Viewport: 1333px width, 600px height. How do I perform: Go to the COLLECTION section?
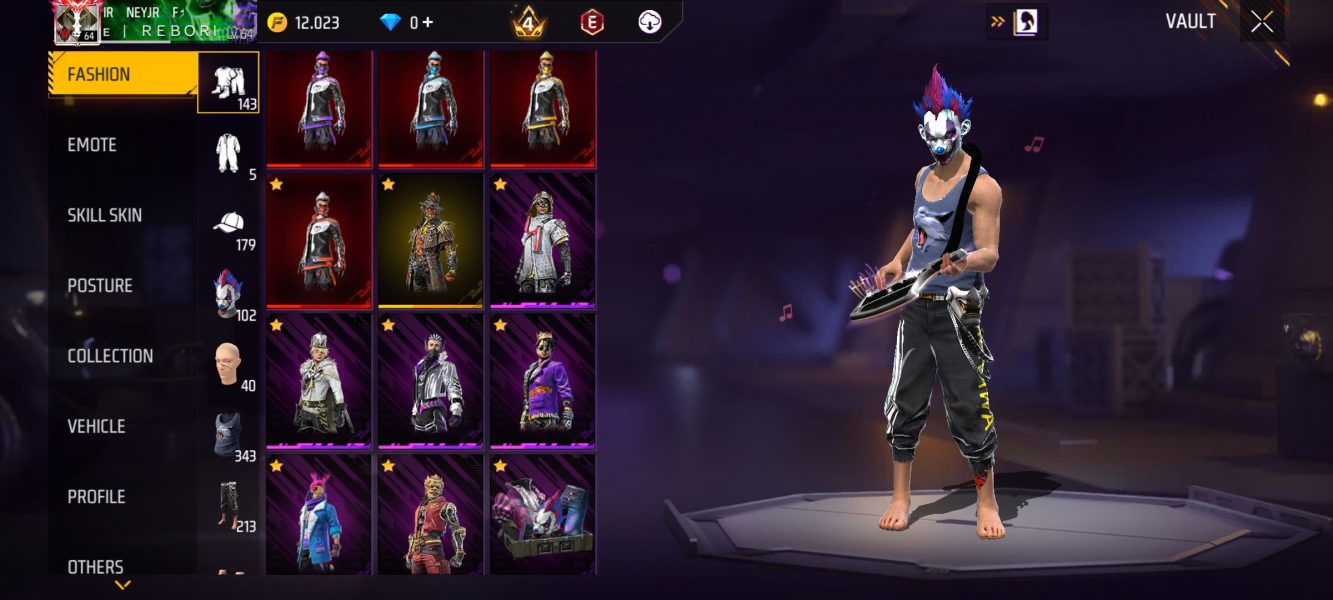[x=110, y=356]
